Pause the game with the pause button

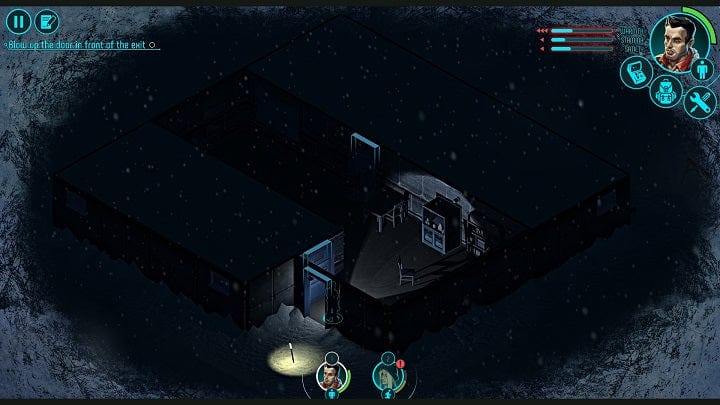[18, 20]
